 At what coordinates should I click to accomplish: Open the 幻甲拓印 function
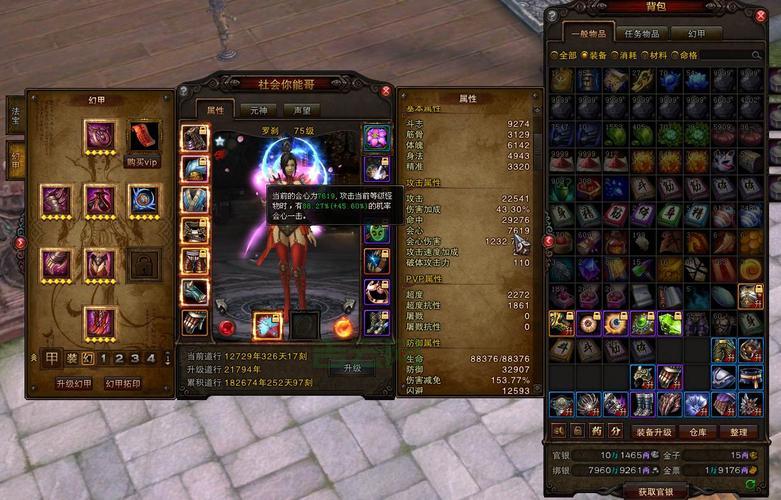click(122, 384)
